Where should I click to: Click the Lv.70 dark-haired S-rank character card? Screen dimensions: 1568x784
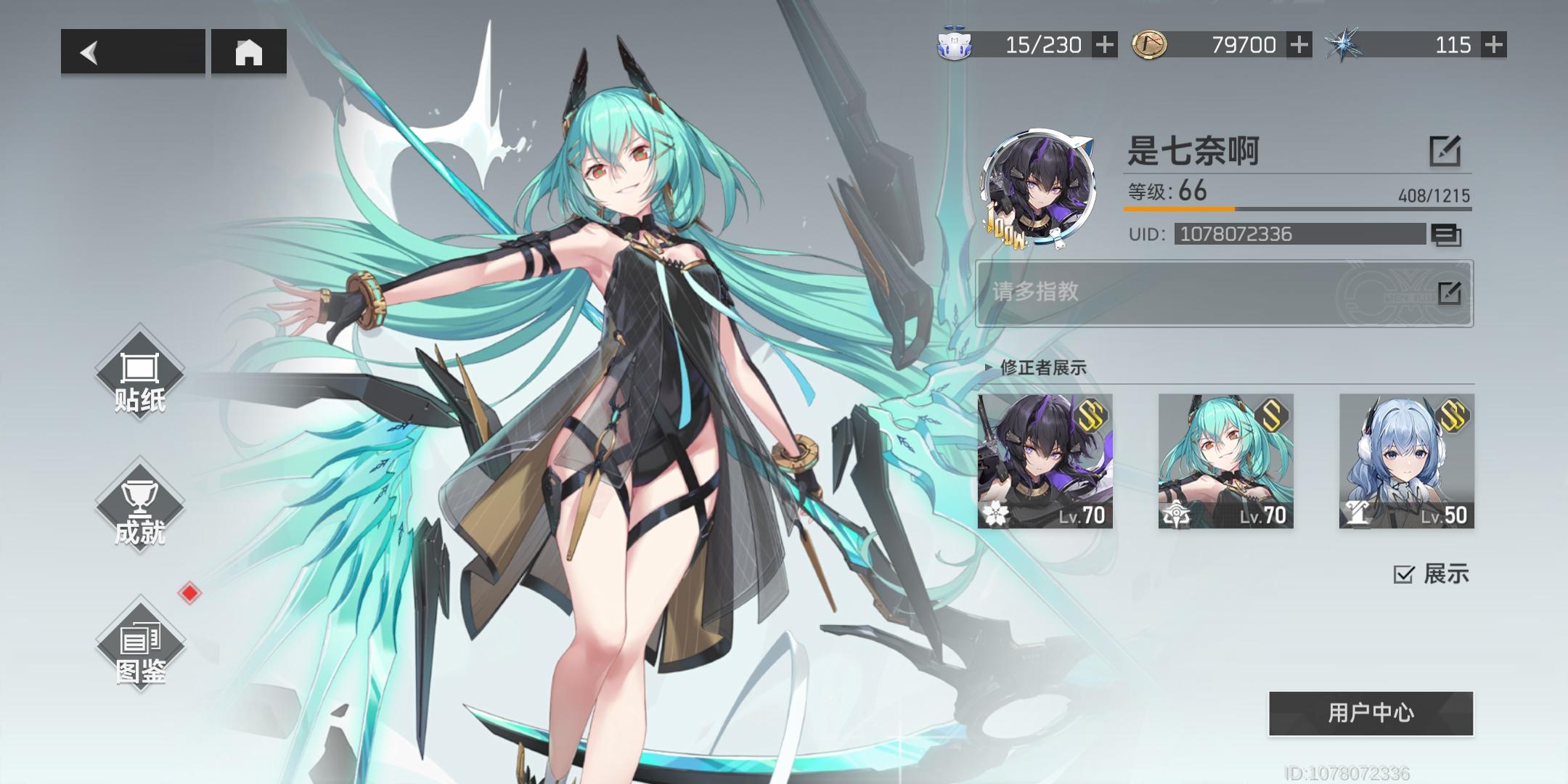pos(1047,462)
